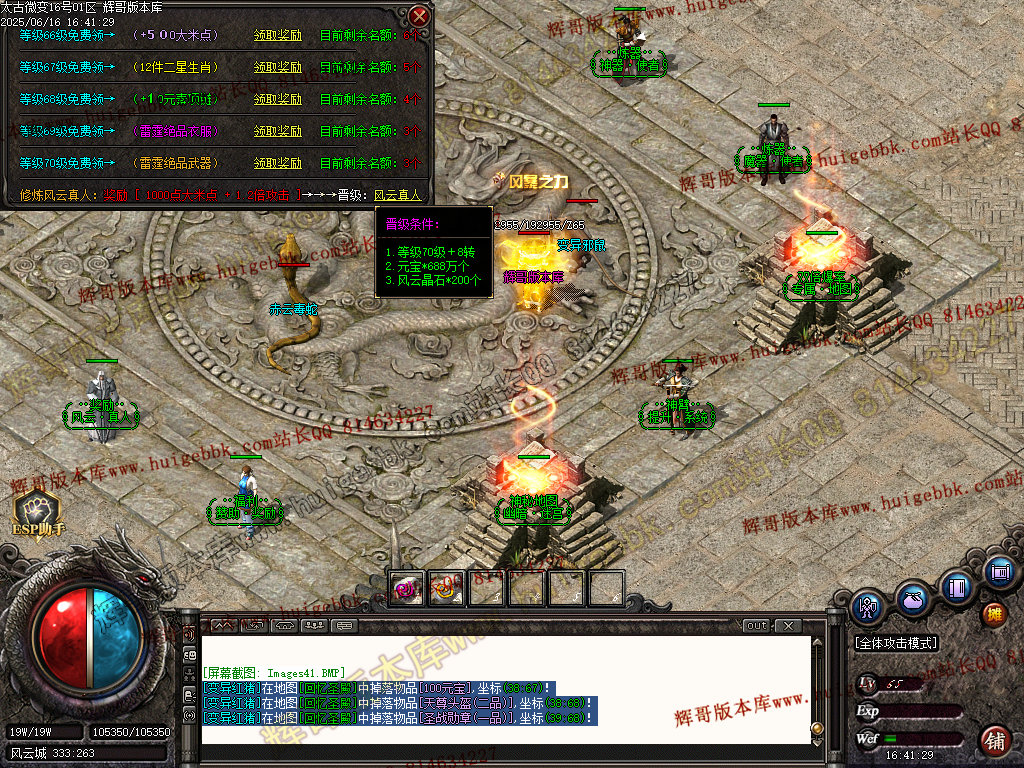Claim the level 69 thunder clothes reward

click(x=277, y=131)
